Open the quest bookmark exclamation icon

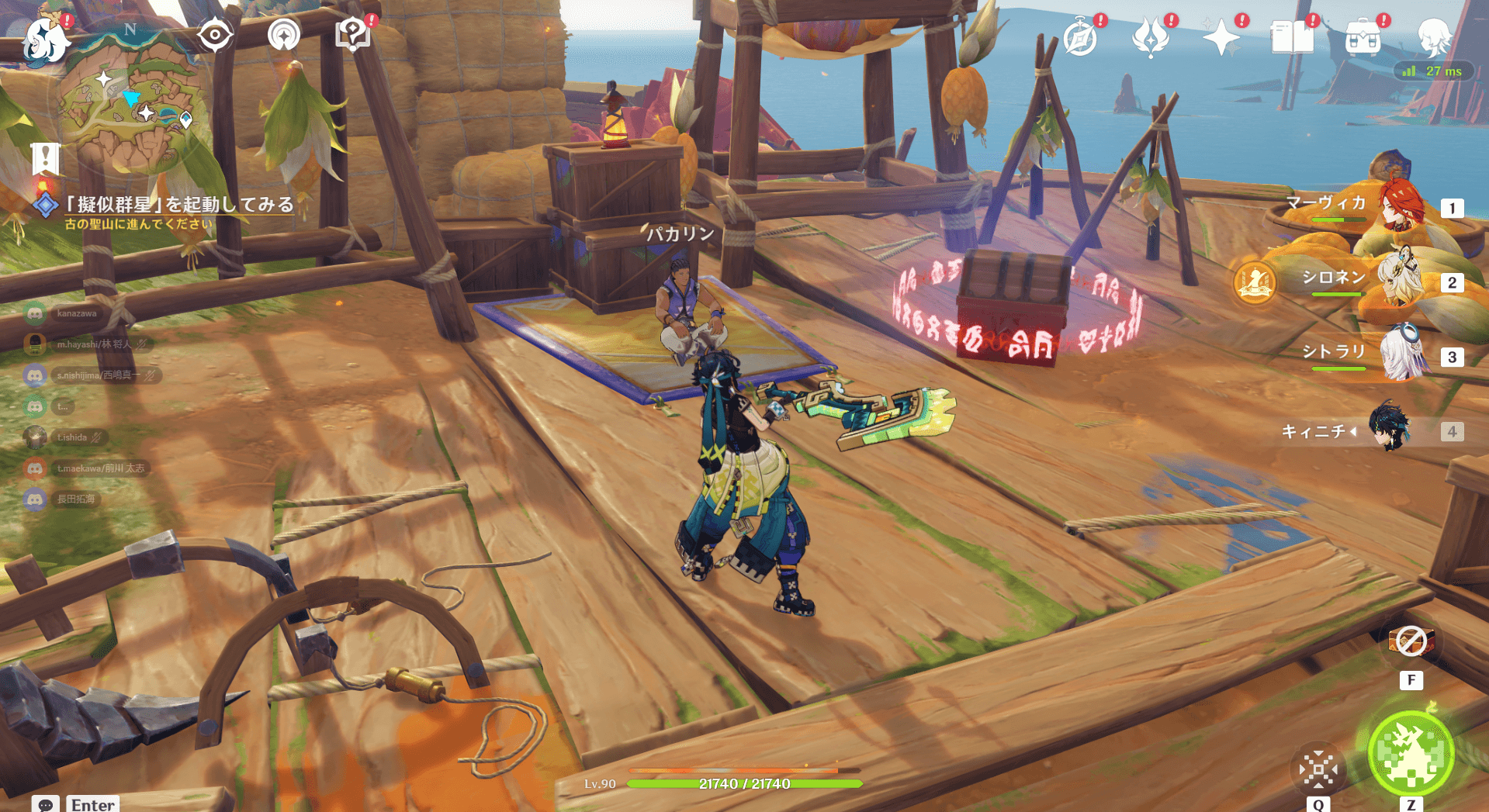coord(45,158)
